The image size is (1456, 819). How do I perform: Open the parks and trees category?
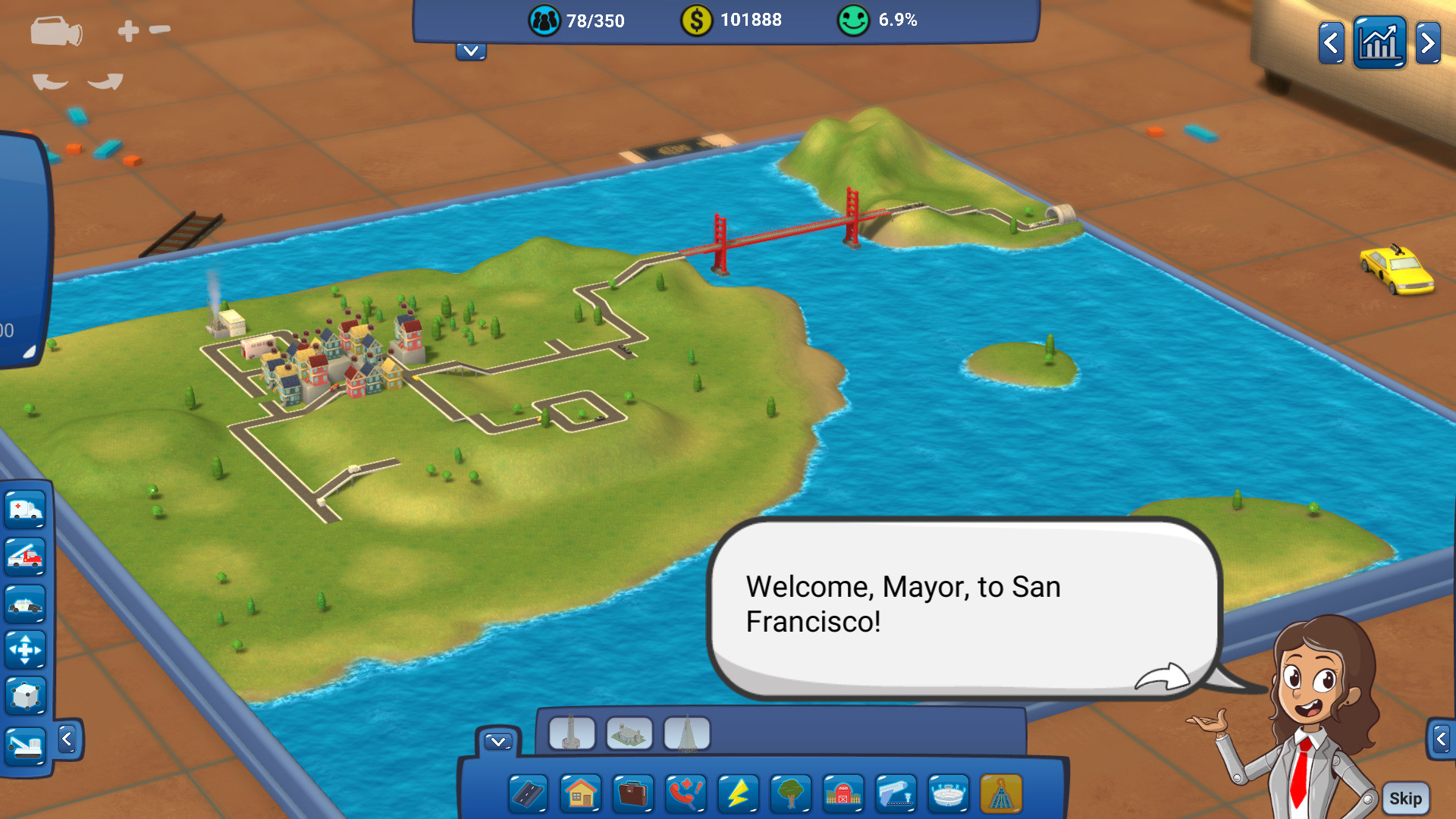pyautogui.click(x=789, y=794)
